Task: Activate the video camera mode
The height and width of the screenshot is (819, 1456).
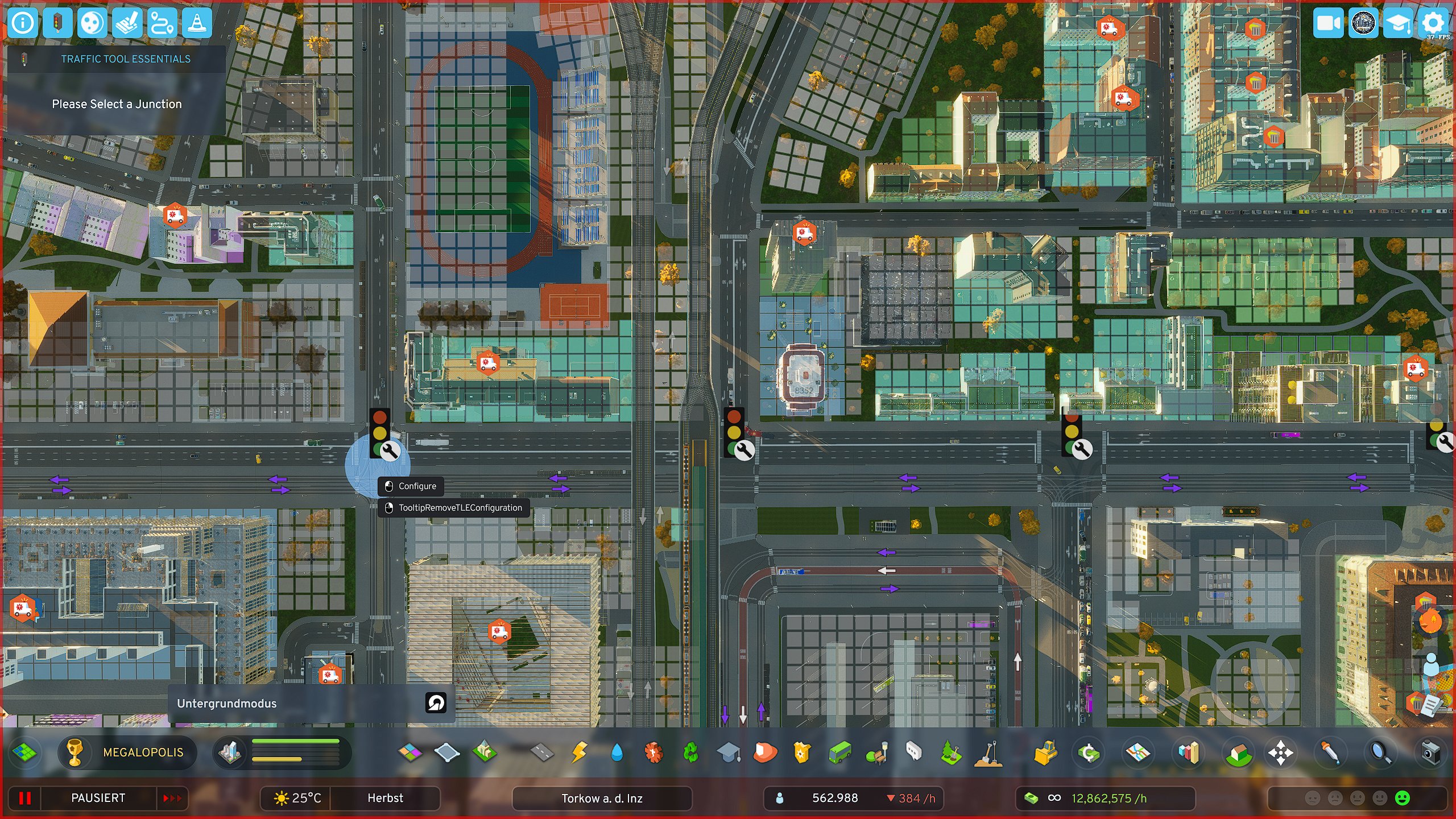Action: pos(1328,23)
